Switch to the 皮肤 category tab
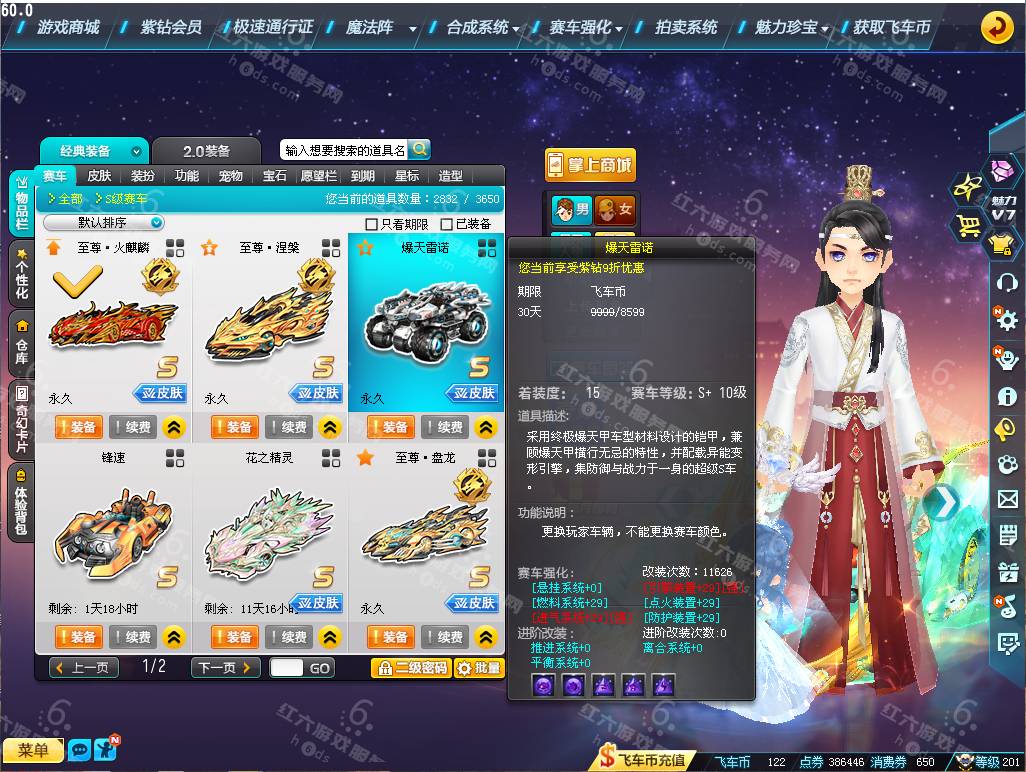Image resolution: width=1026 pixels, height=772 pixels. 99,176
